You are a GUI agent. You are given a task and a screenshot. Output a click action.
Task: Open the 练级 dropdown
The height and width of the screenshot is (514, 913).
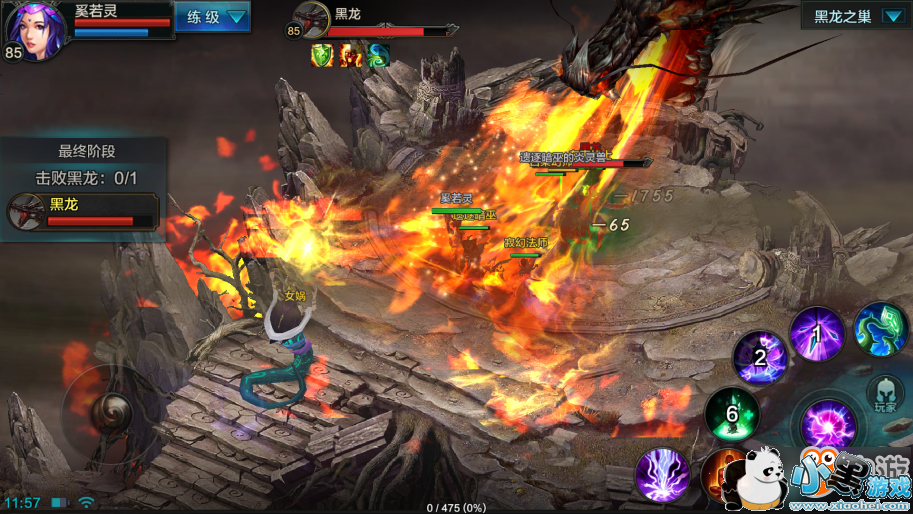coord(213,17)
